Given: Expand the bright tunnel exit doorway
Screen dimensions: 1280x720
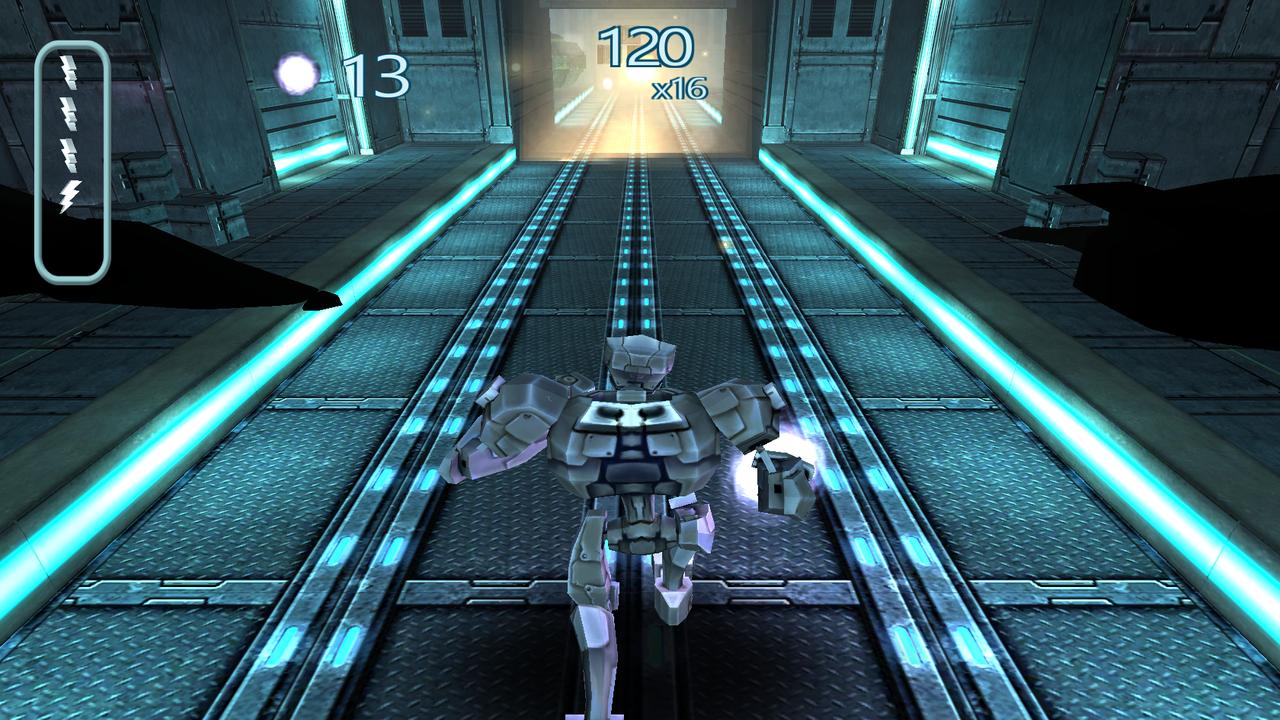Looking at the screenshot, I should (636, 80).
